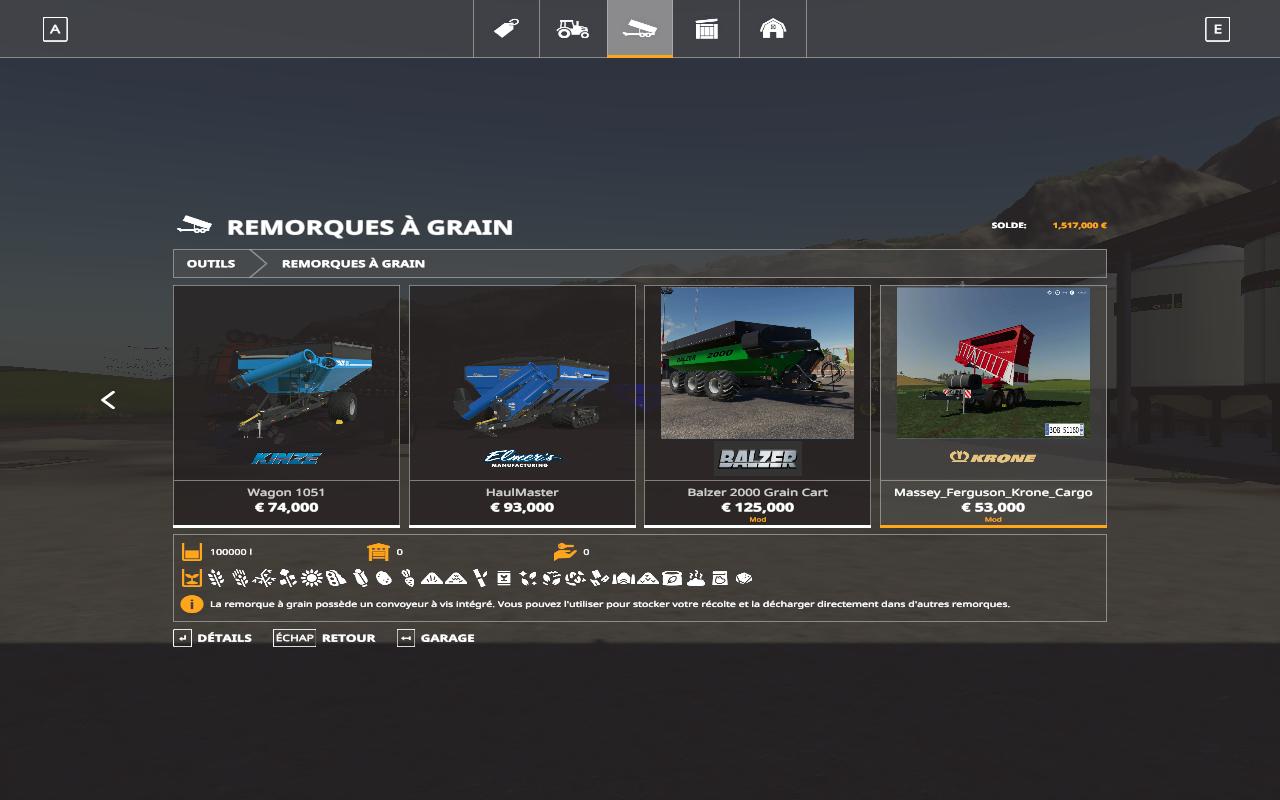Go to the OUTILS breadcrumb
The image size is (1280, 800).
pyautogui.click(x=211, y=264)
